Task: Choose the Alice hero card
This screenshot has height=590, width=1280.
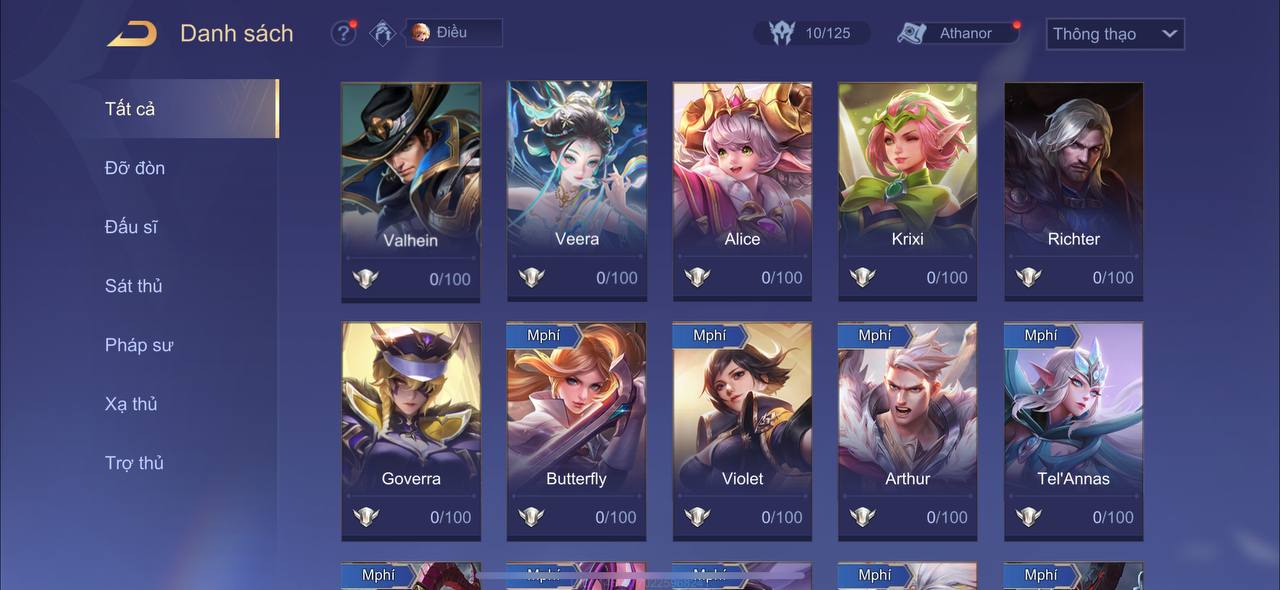Action: 742,190
